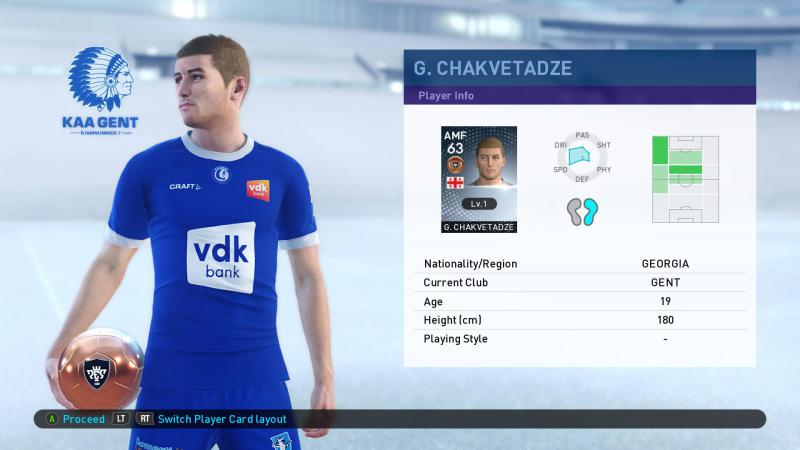Screen dimensions: 800x450
Task: Click the Proceed option
Action: click(x=83, y=419)
